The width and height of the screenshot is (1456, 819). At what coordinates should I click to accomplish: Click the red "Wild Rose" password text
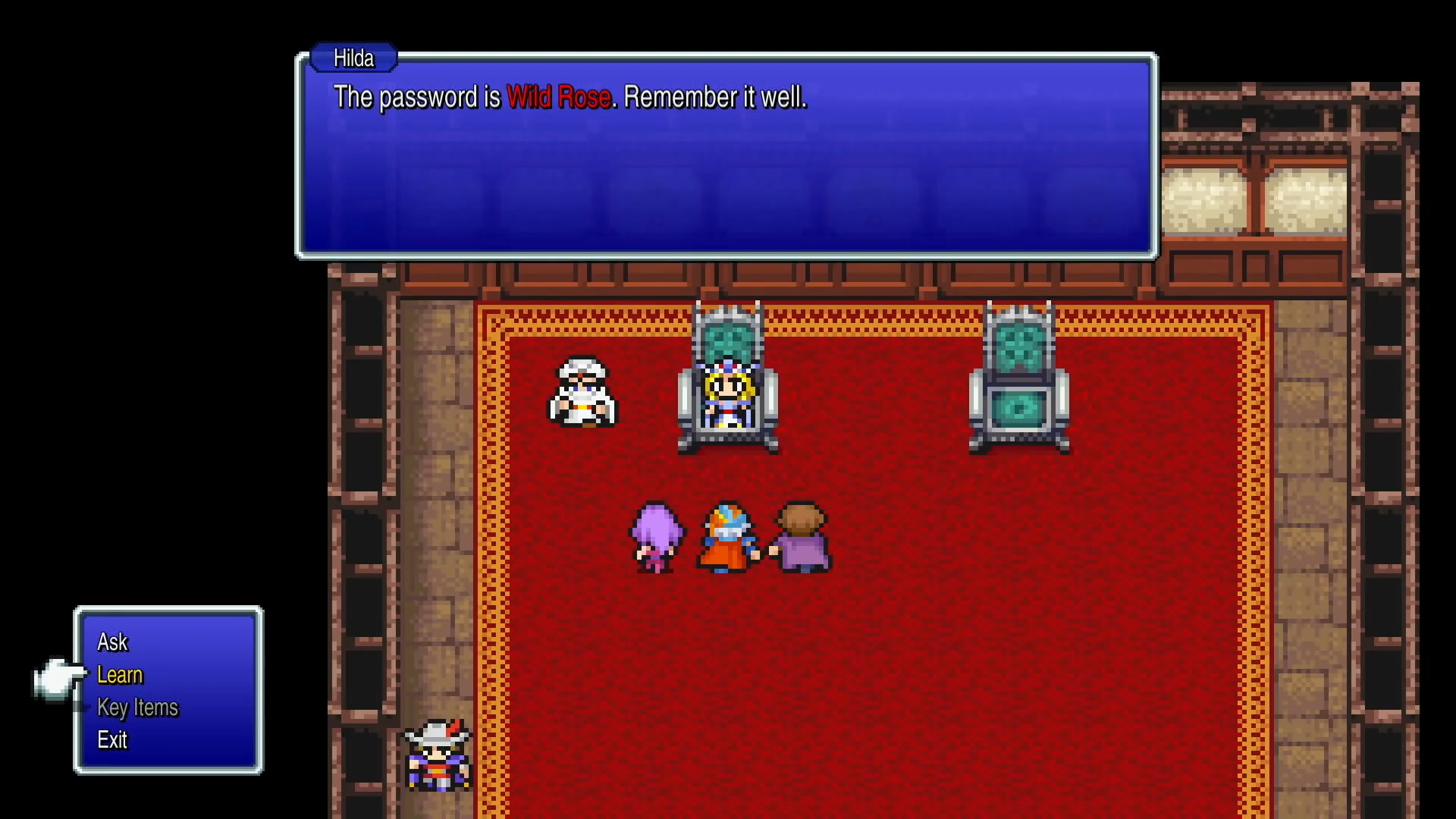point(560,97)
